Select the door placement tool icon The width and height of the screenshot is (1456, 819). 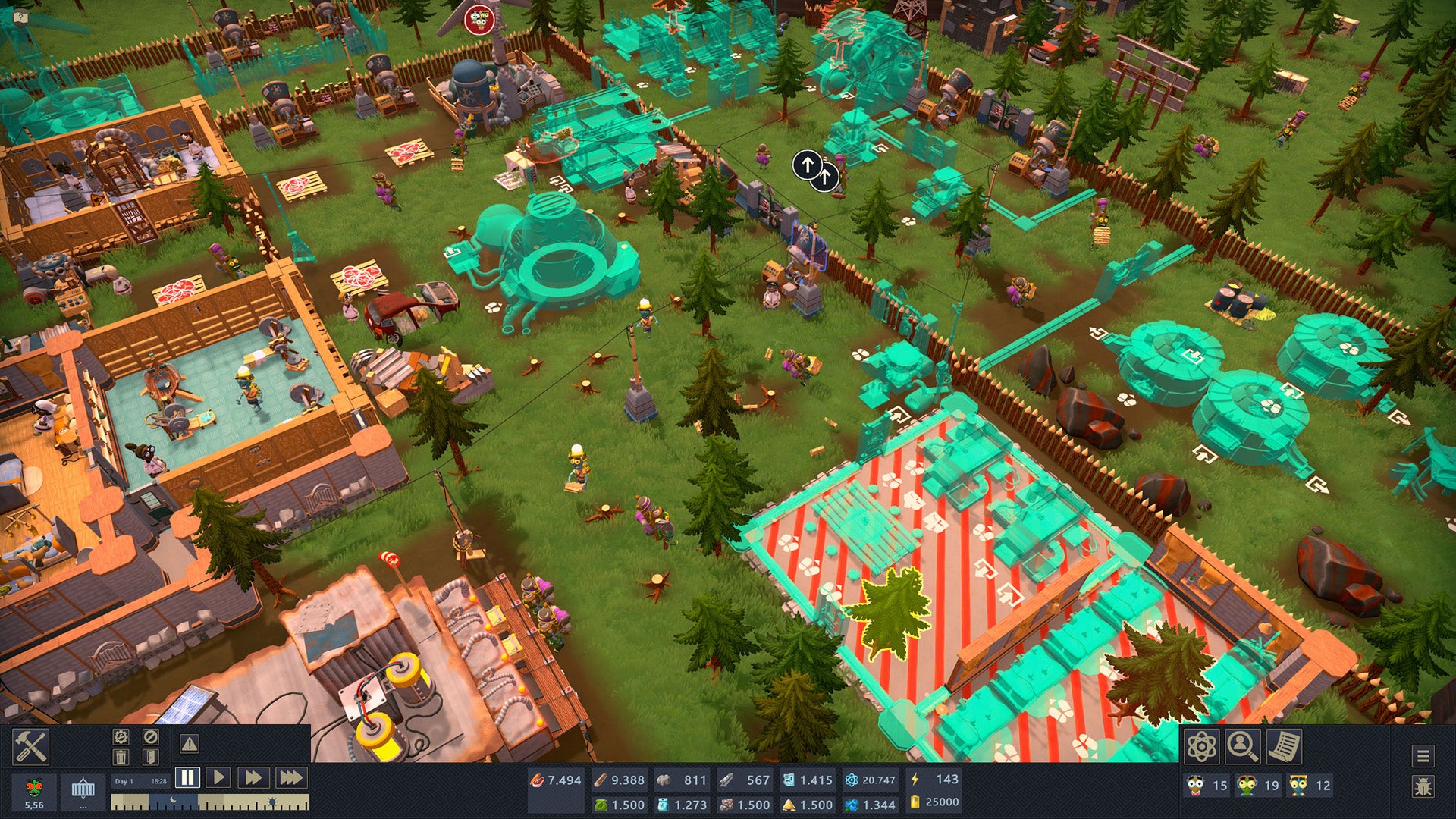151,757
